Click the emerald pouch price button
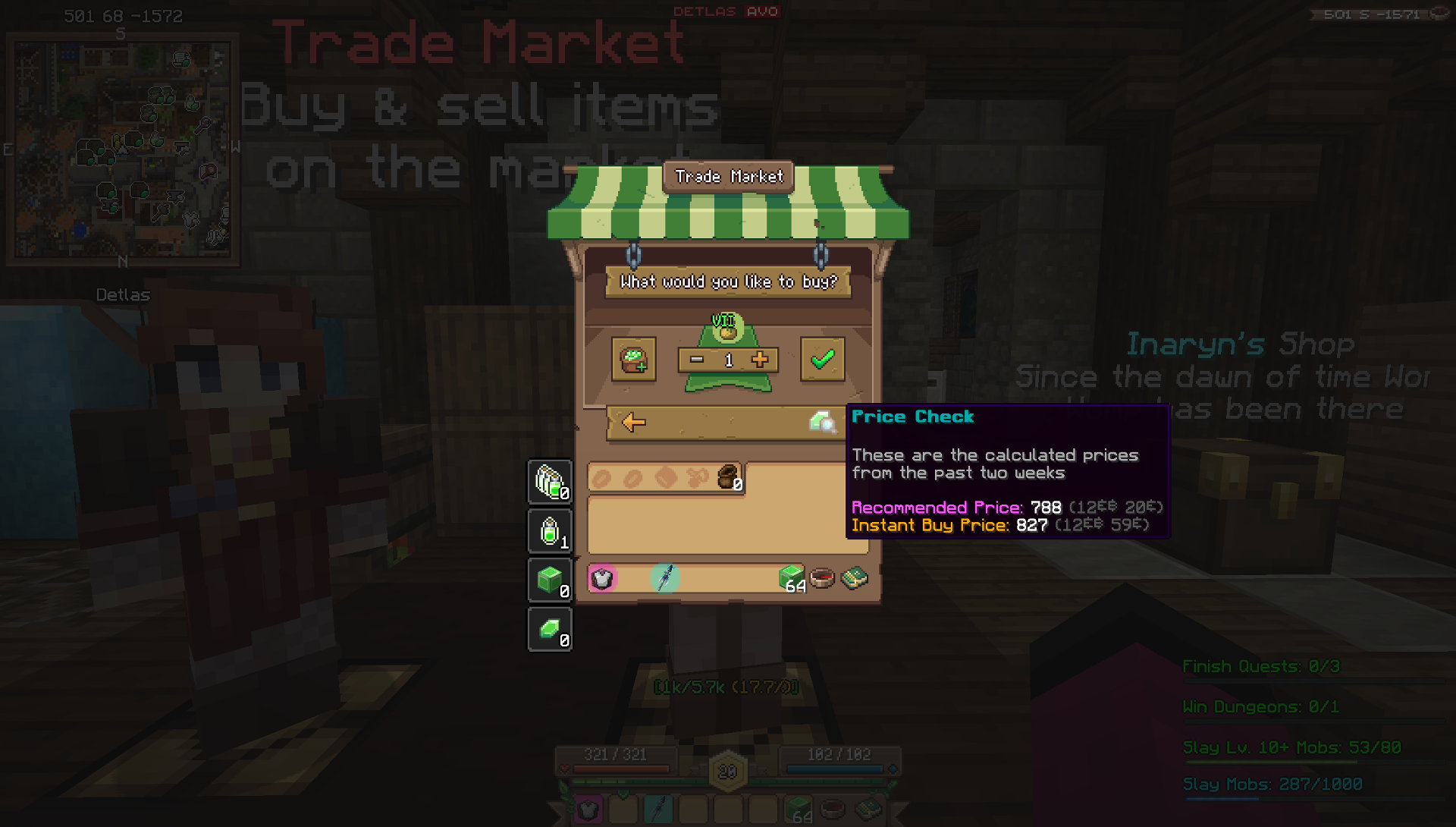The width and height of the screenshot is (1456, 827). tap(633, 359)
